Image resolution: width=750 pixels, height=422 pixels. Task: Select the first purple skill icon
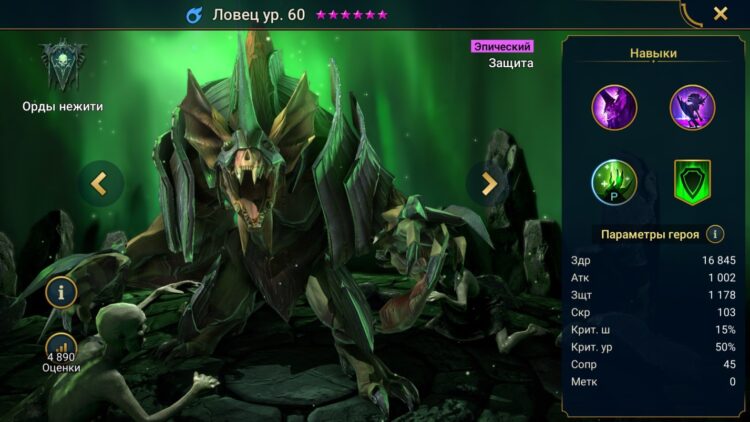click(x=614, y=107)
